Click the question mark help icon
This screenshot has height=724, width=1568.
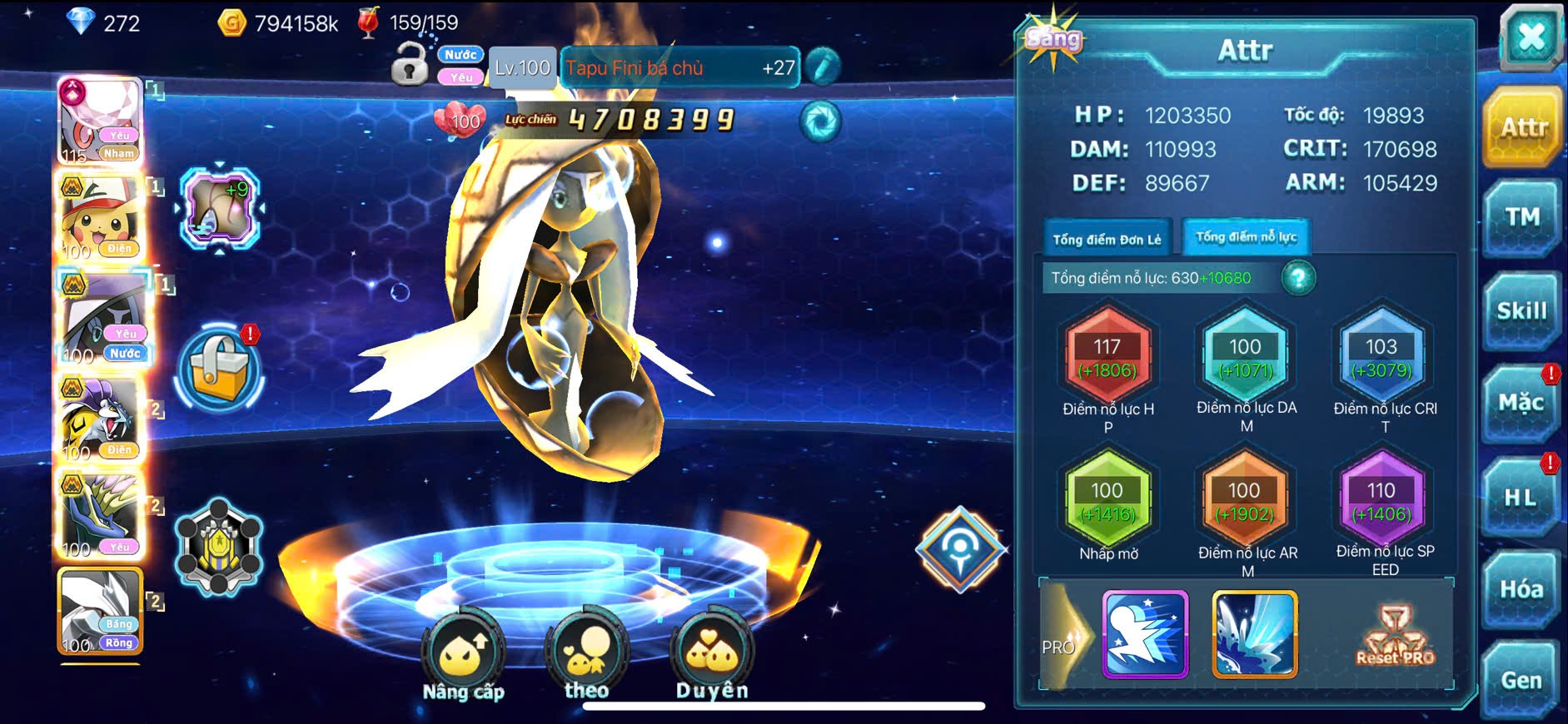[x=1298, y=278]
